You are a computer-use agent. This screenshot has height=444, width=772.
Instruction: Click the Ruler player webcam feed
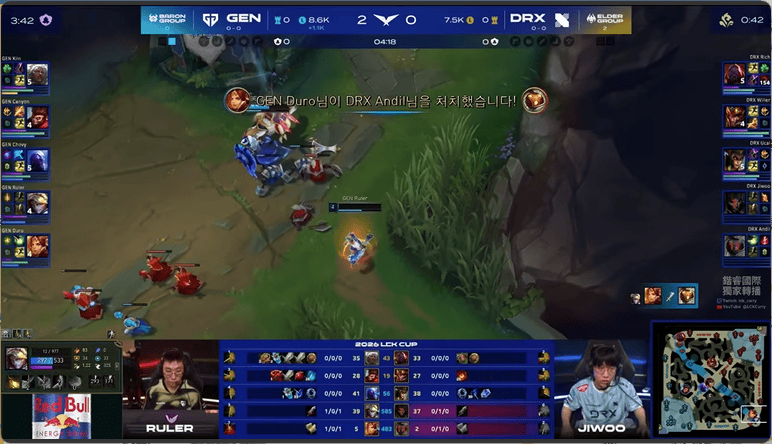pyautogui.click(x=170, y=388)
